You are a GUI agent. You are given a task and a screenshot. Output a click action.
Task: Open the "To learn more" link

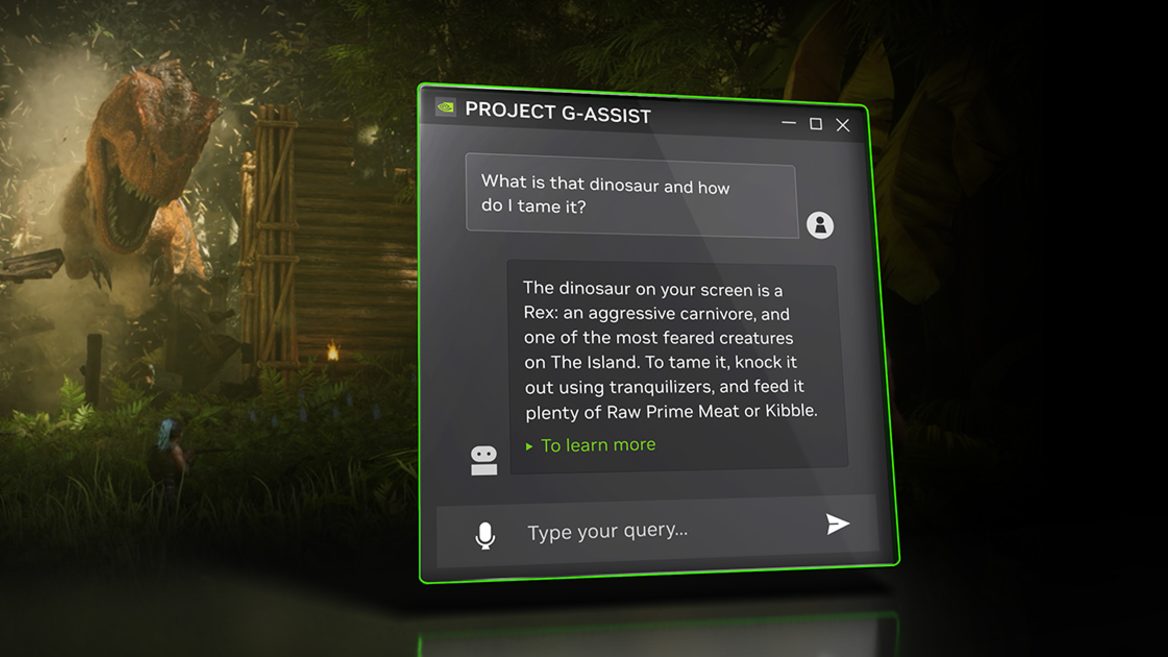(x=598, y=445)
